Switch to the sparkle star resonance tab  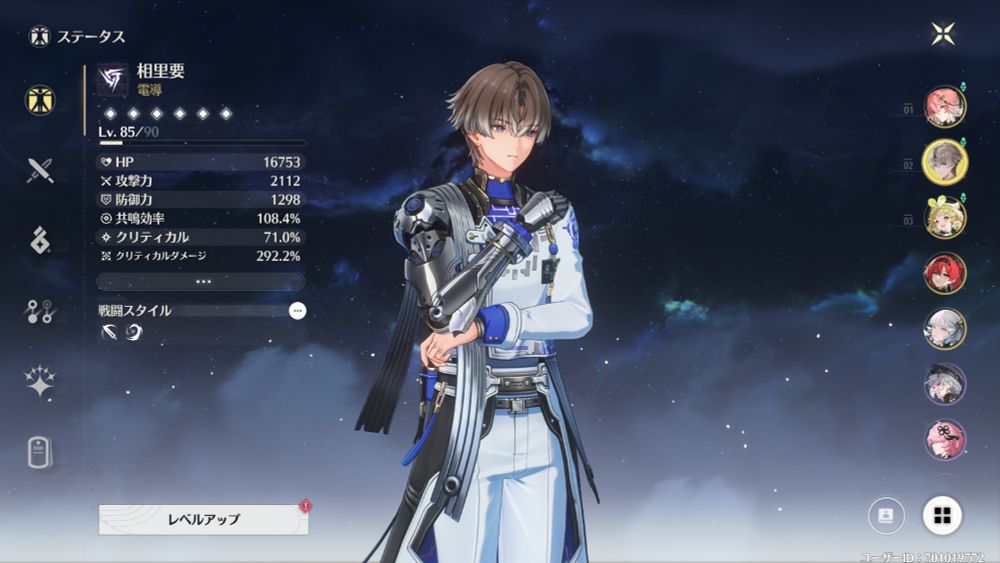[x=40, y=382]
